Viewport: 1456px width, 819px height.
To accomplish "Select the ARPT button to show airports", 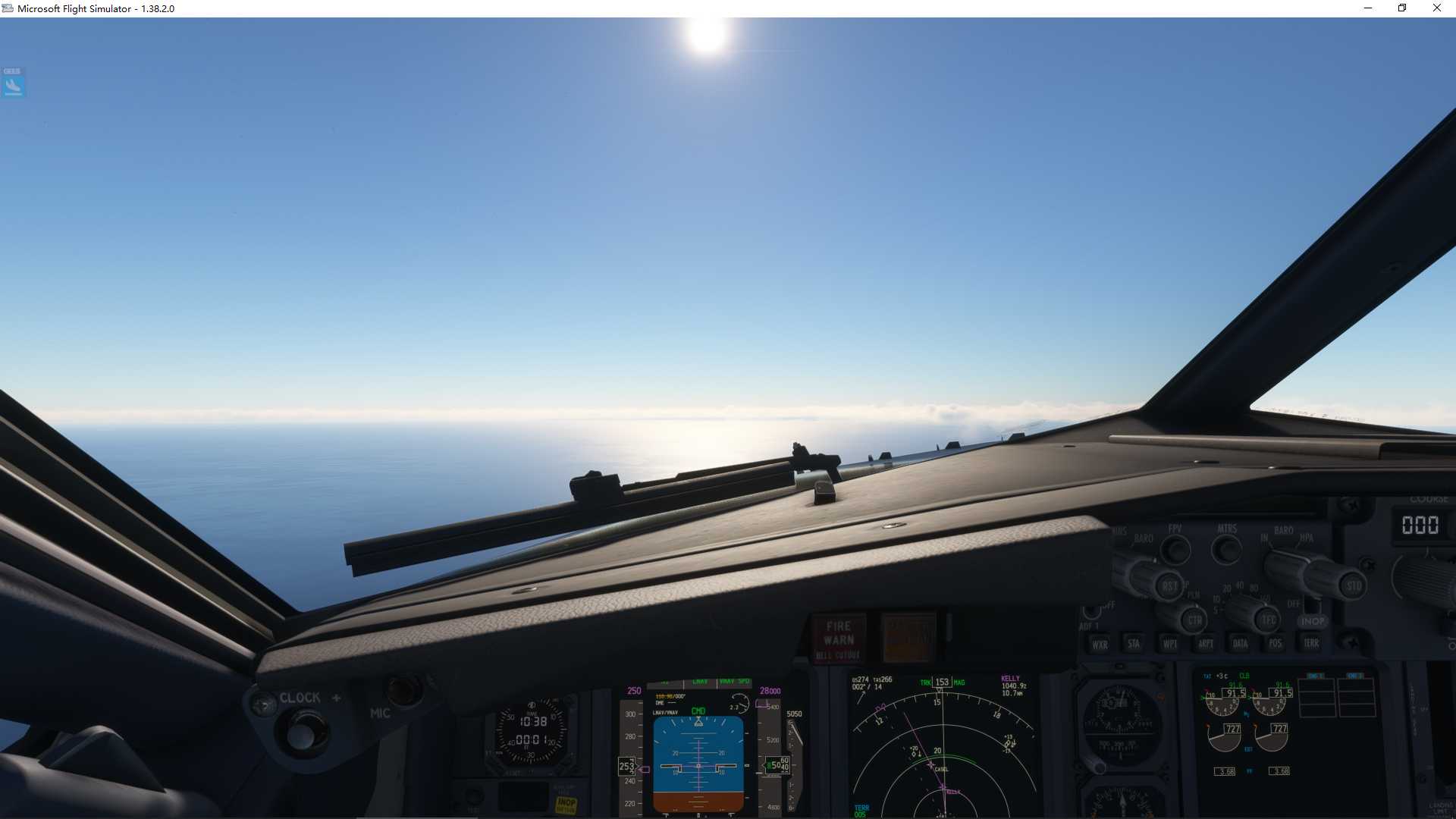I will tap(1205, 643).
